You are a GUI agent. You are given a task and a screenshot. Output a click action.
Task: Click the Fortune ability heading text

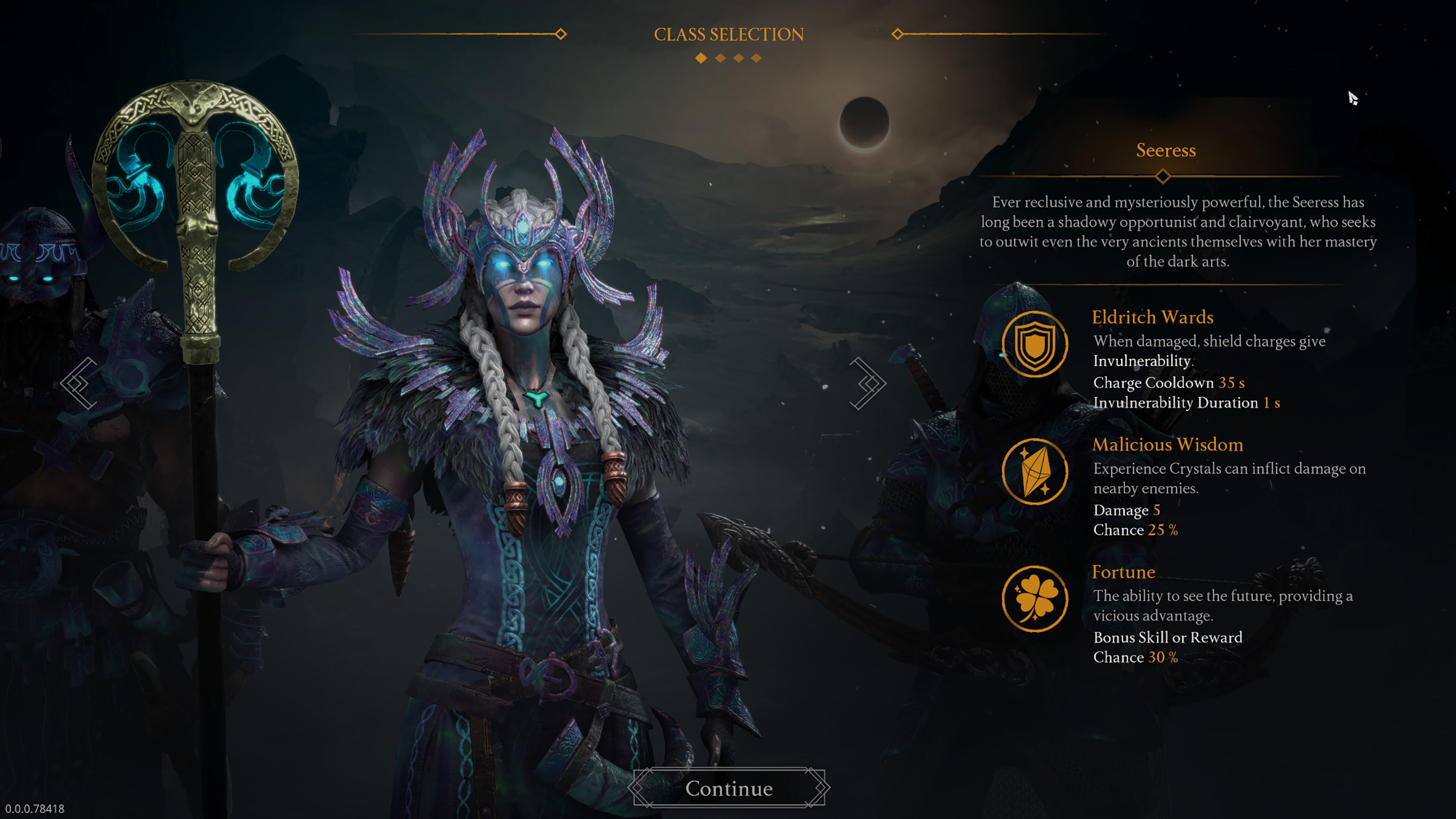[1124, 572]
